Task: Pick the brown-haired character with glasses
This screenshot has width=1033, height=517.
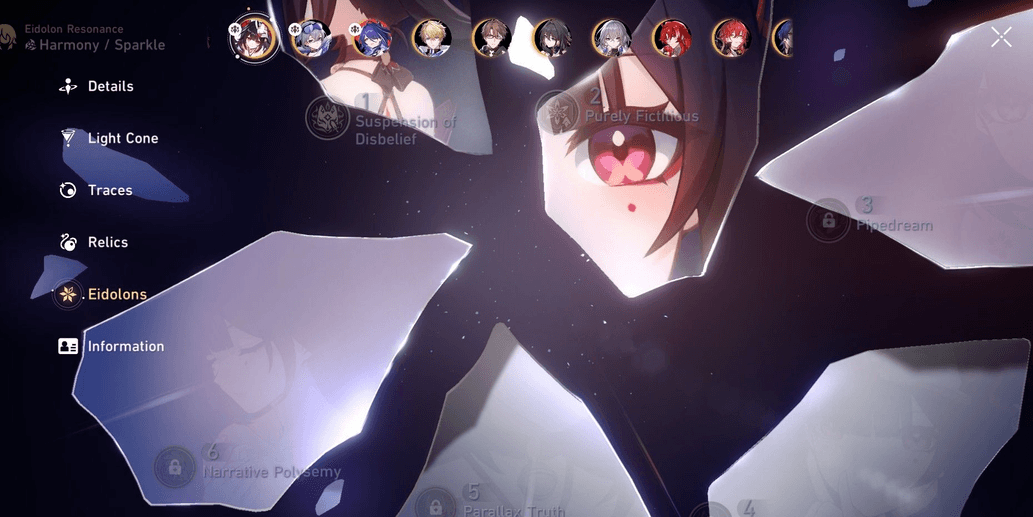Action: (492, 39)
